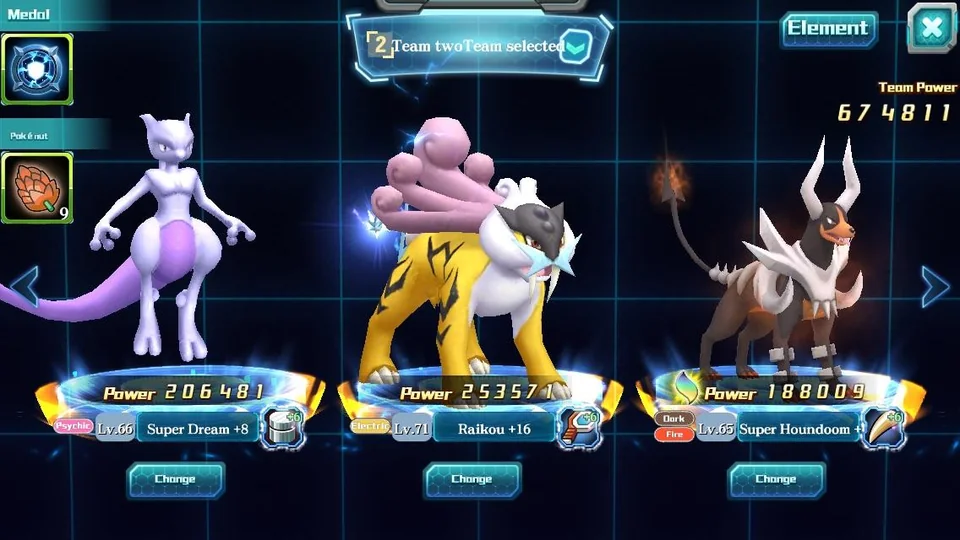Change the Super Houndoom team member
The image size is (960, 540).
[x=776, y=480]
